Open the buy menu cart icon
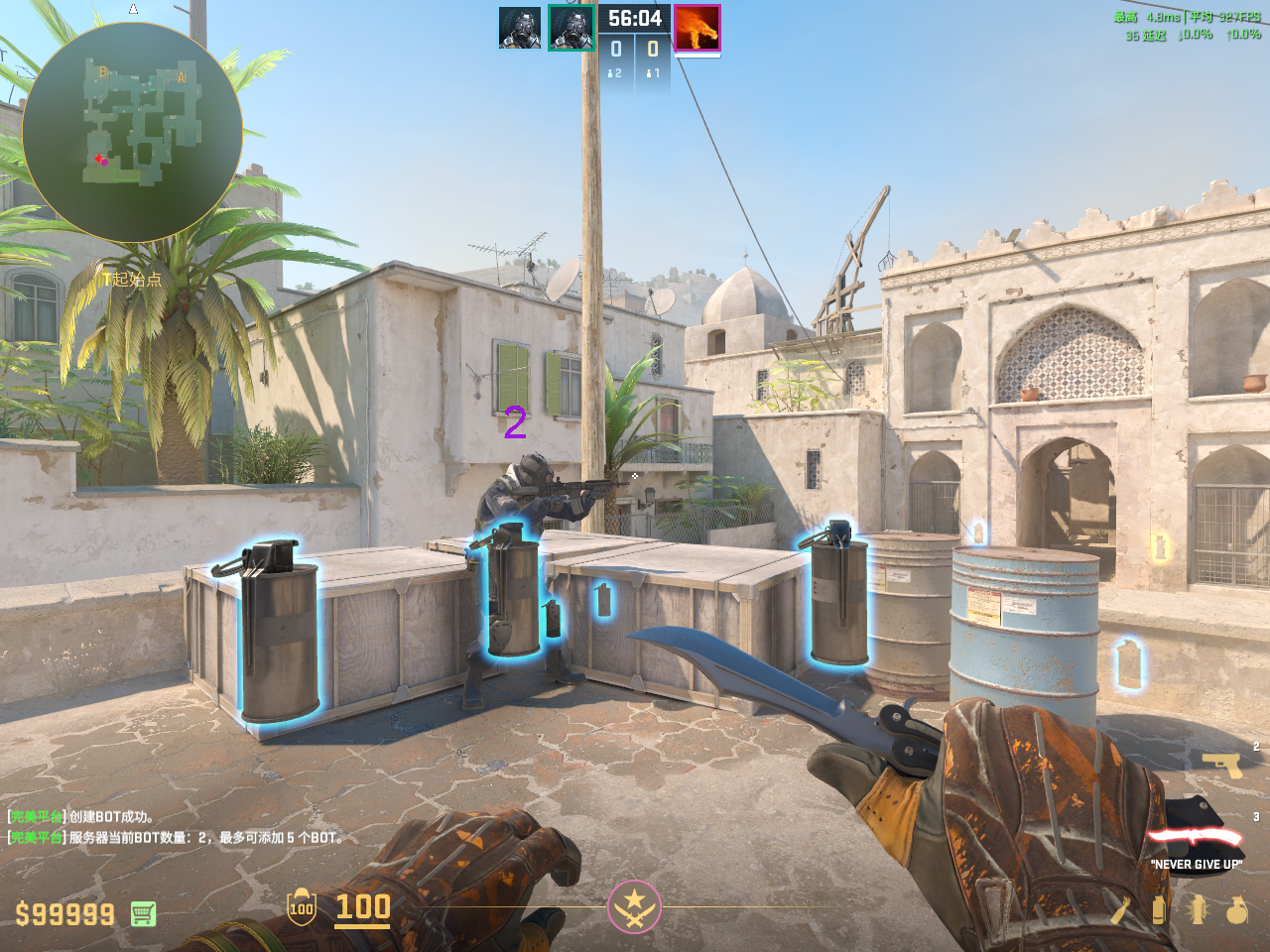The image size is (1270, 952). [x=143, y=913]
